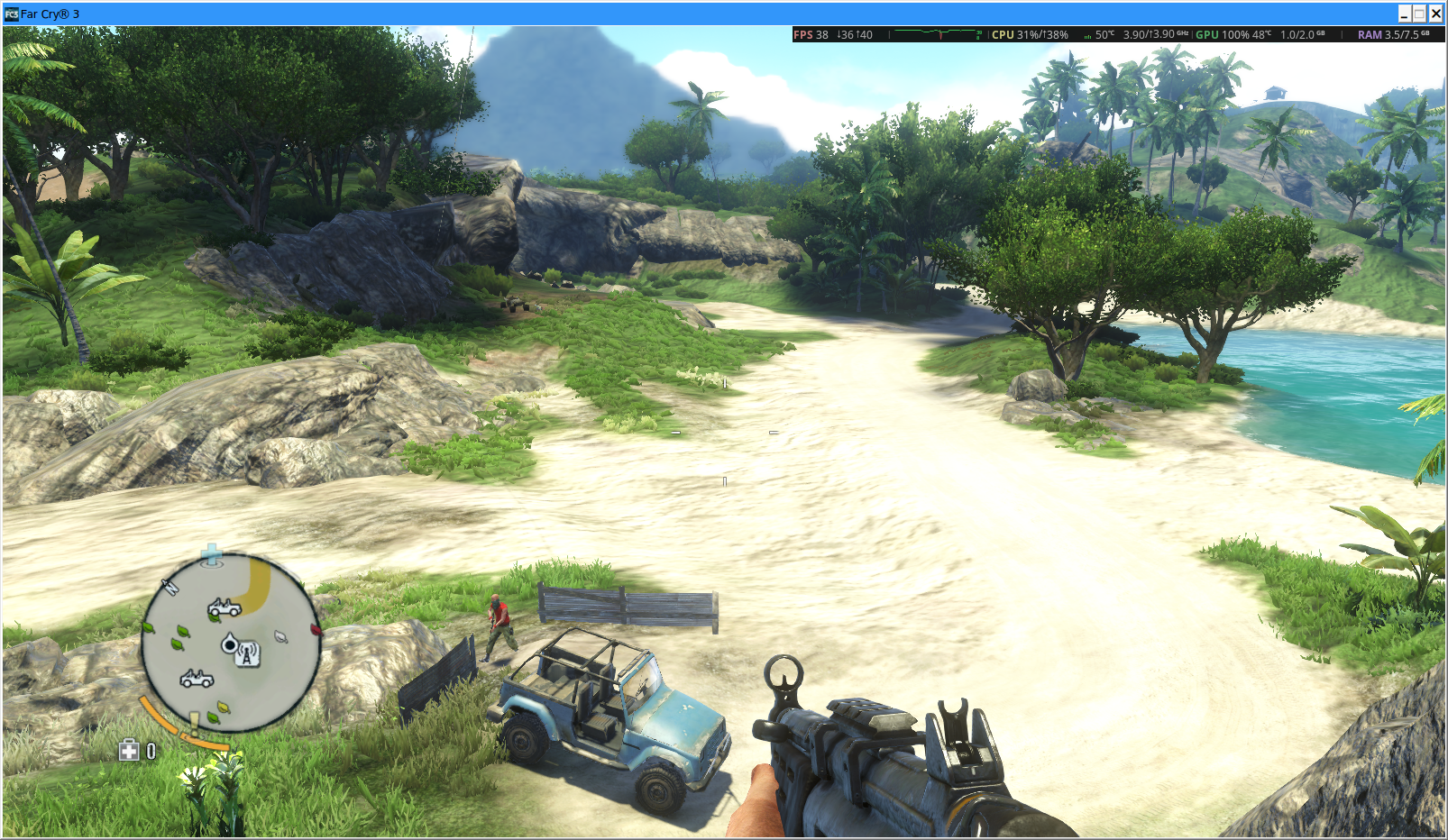The width and height of the screenshot is (1448, 840).
Task: Click the blue plus objective marker above the minimap
Action: click(211, 552)
